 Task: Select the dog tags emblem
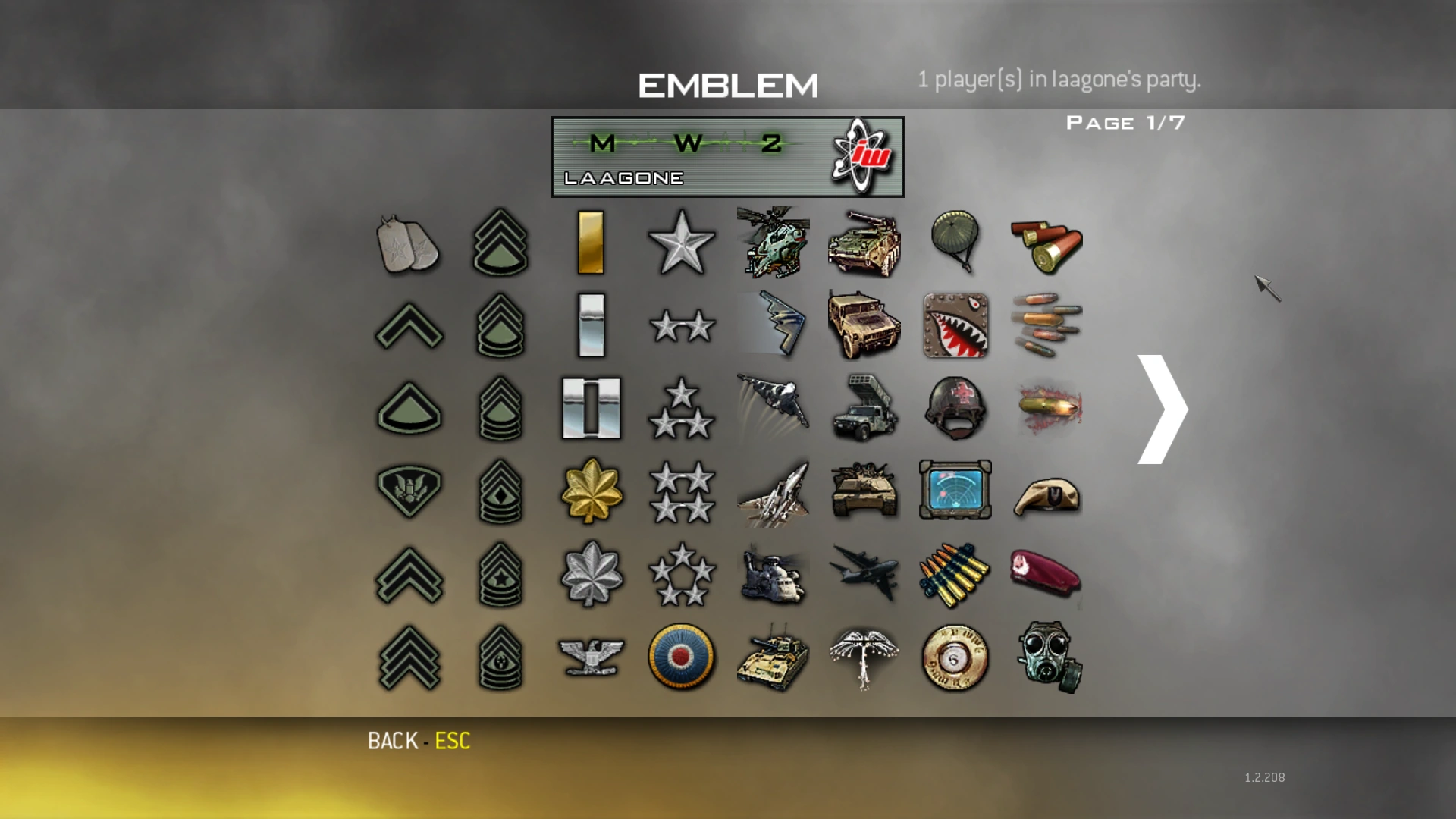click(408, 244)
